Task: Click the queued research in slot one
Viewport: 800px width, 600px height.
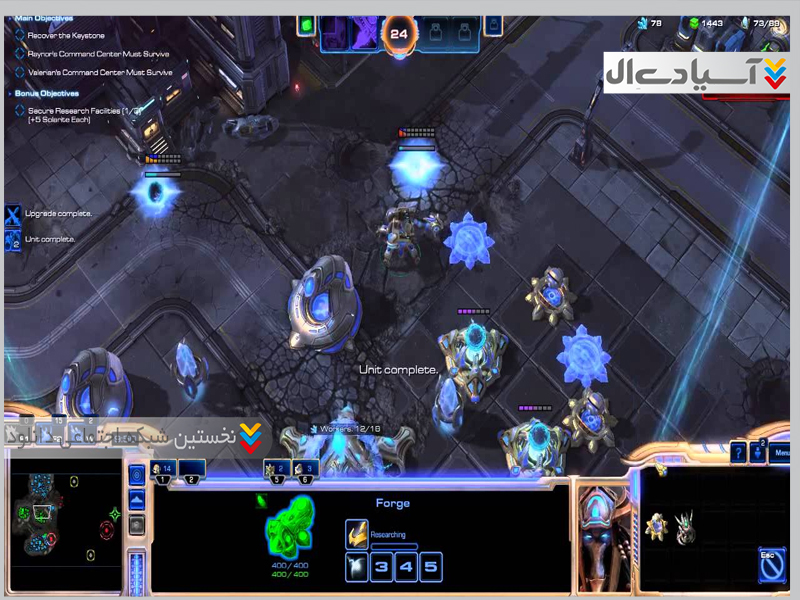Action: click(357, 568)
